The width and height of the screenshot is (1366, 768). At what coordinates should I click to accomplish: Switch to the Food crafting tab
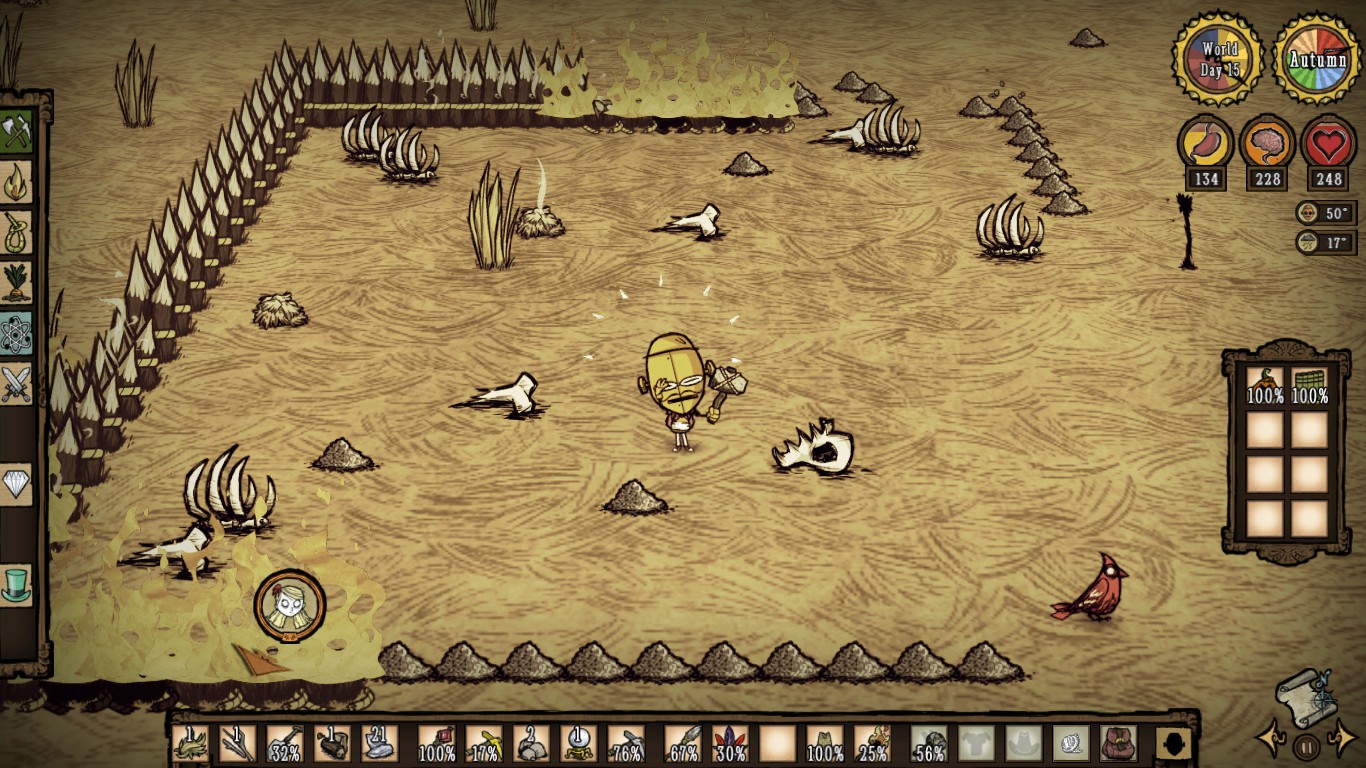[x=17, y=282]
